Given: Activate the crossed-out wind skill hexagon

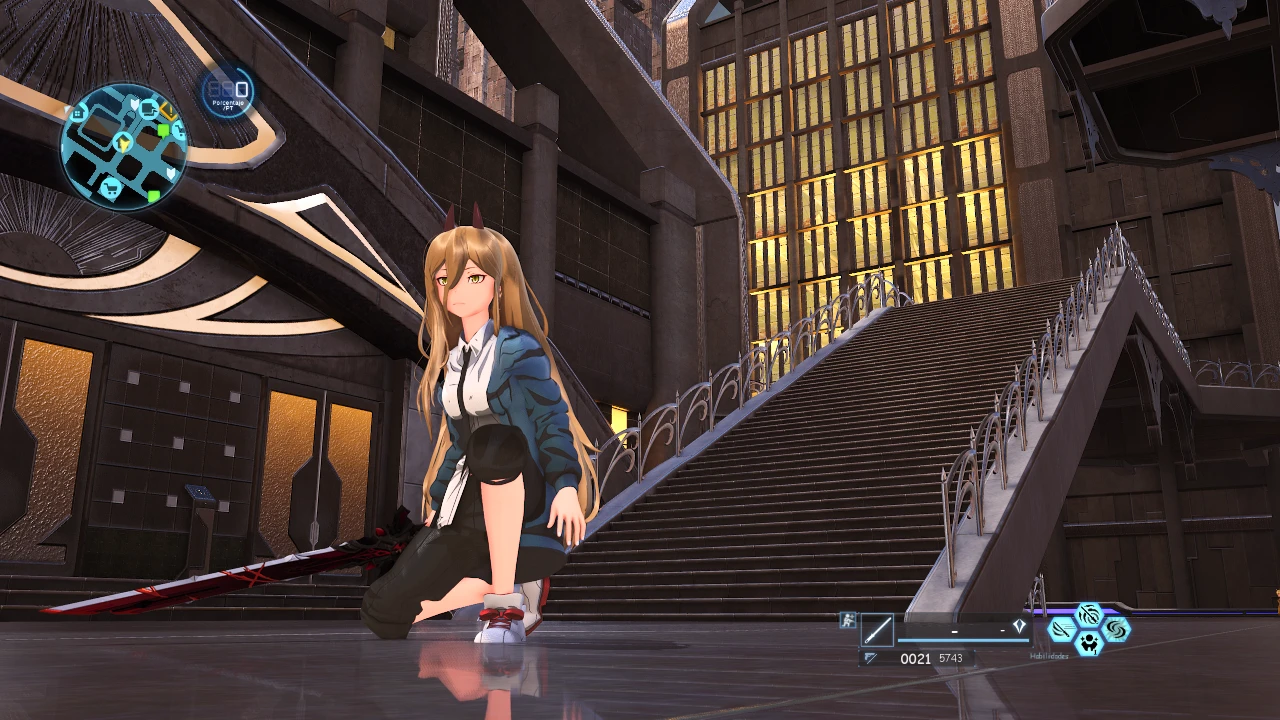Looking at the screenshot, I should [x=1088, y=615].
